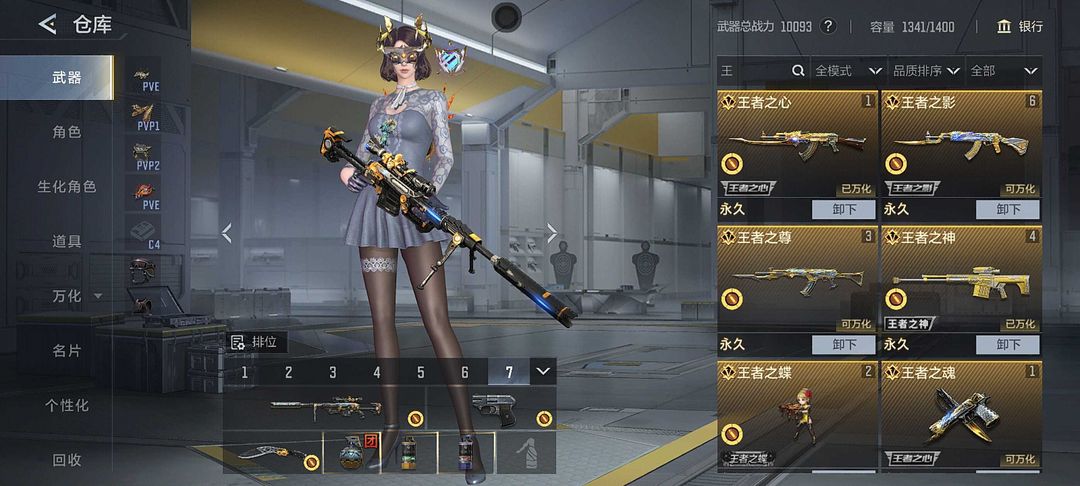Click the weapon power question mark icon
1080x486 pixels.
(x=828, y=27)
